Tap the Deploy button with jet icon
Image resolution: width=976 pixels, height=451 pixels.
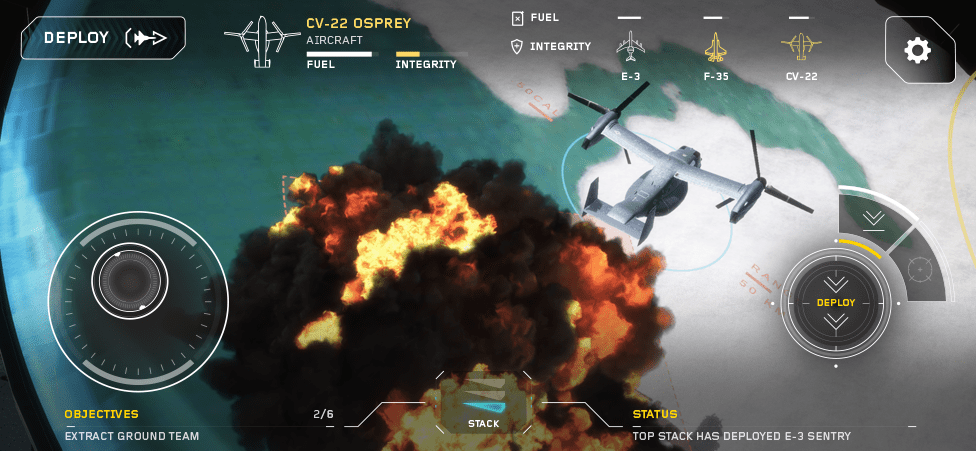pyautogui.click(x=103, y=38)
